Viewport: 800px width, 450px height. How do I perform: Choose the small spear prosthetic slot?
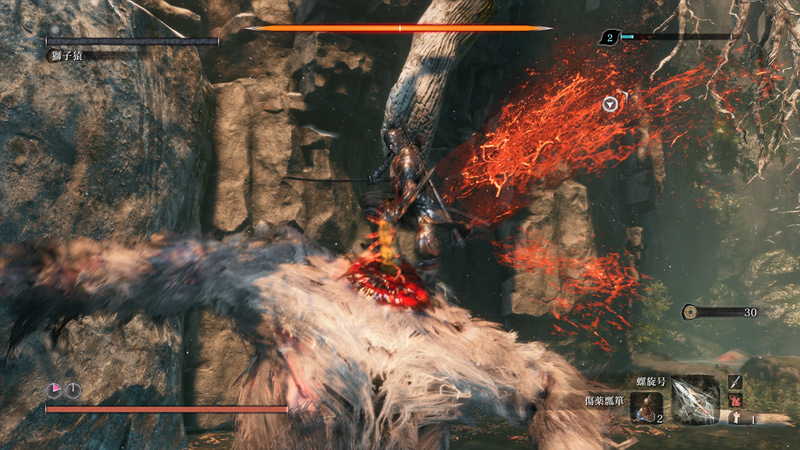(735, 382)
